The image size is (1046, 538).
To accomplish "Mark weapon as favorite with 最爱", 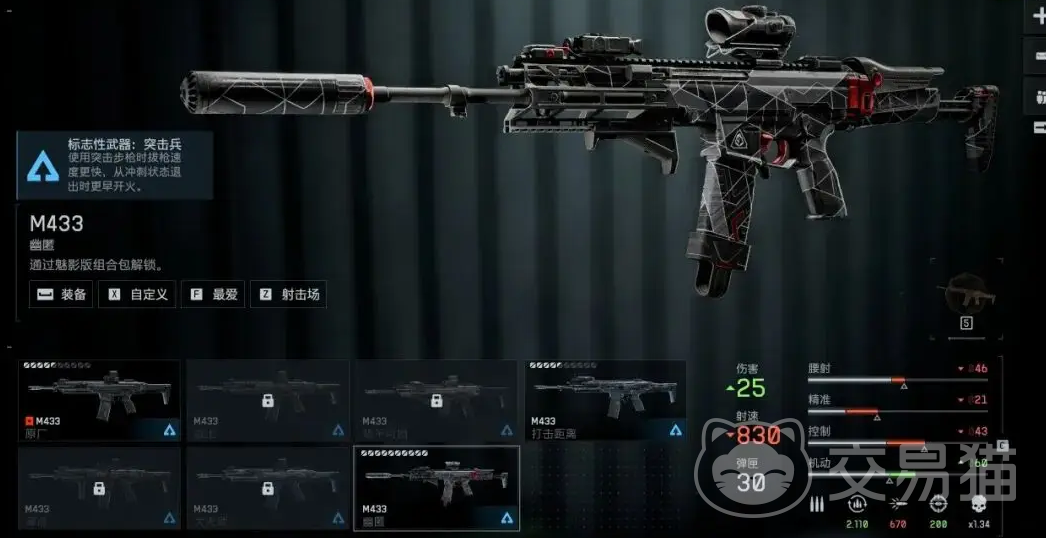I will tap(212, 294).
